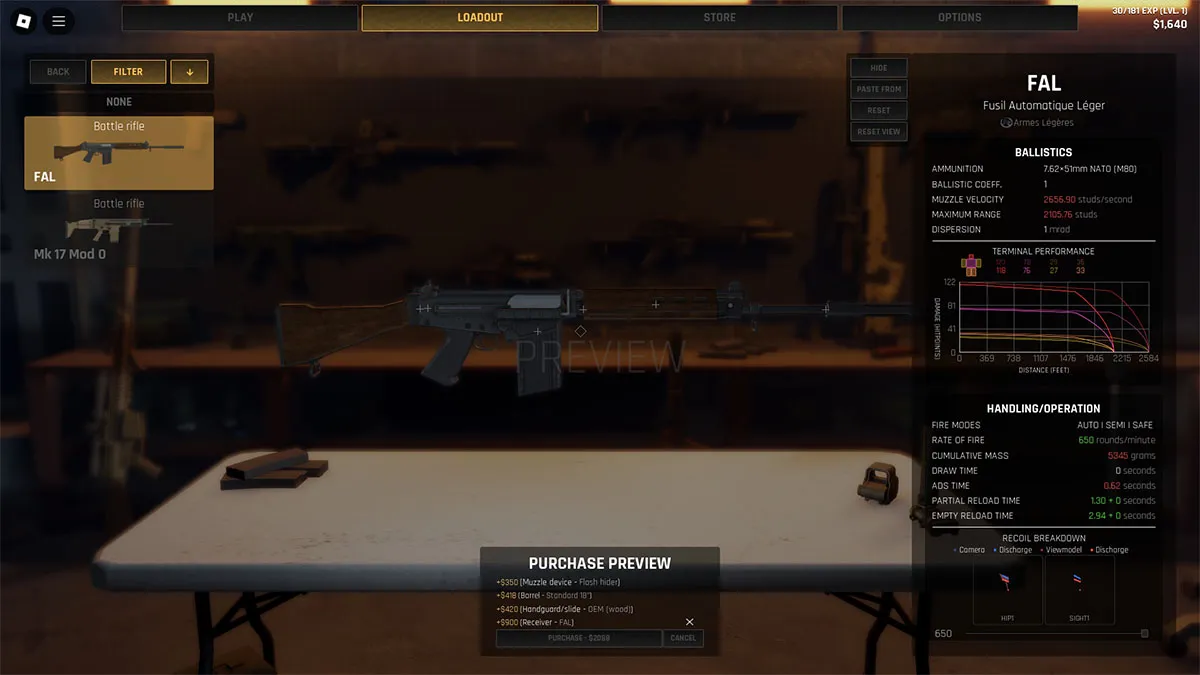Viewport: 1200px width, 675px height.
Task: Adjust the rate of fire slider handle
Action: (x=1145, y=633)
